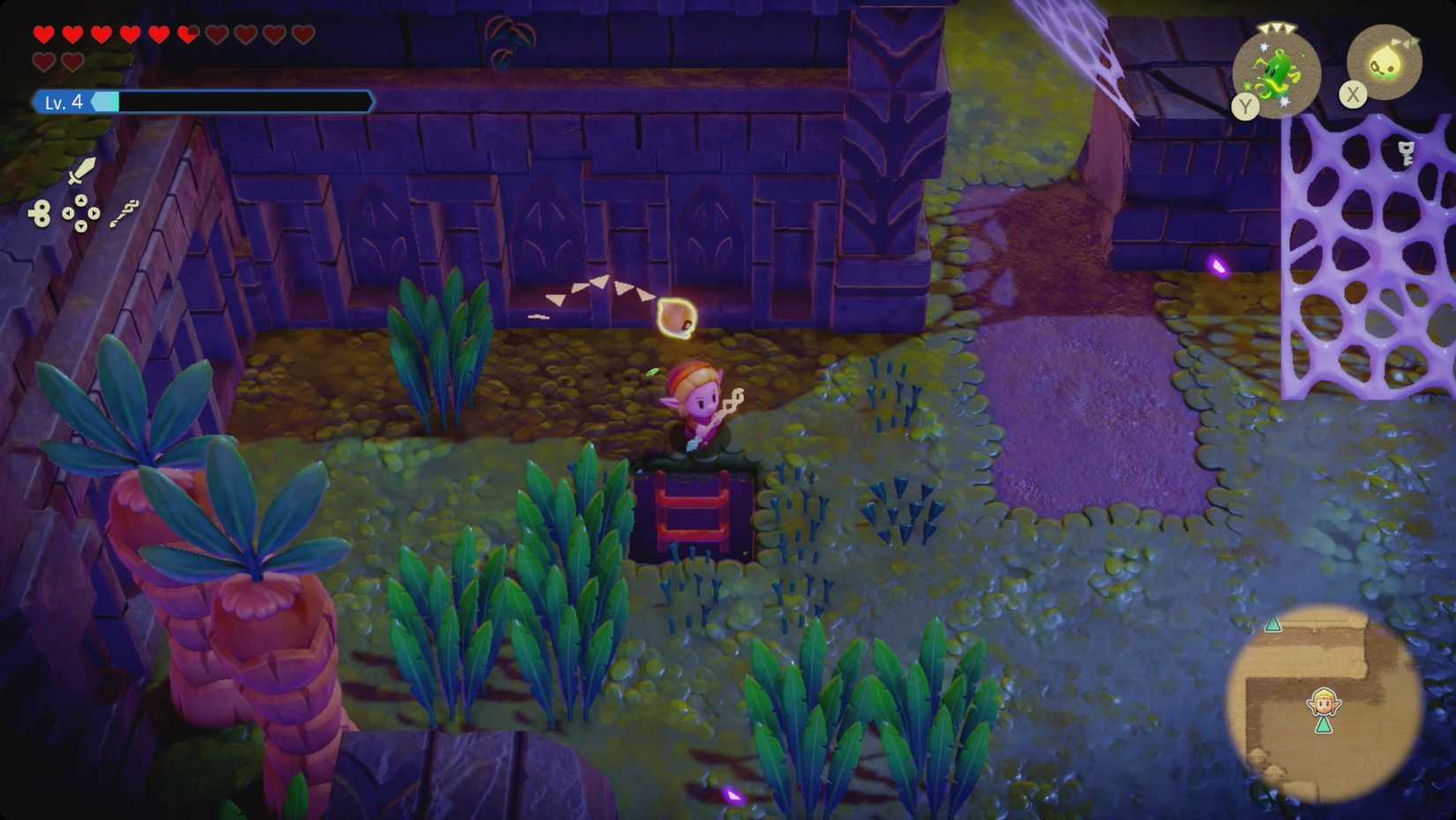Expand the echo selector arrows above the Y slot
The image size is (1456, 820).
[x=1277, y=28]
